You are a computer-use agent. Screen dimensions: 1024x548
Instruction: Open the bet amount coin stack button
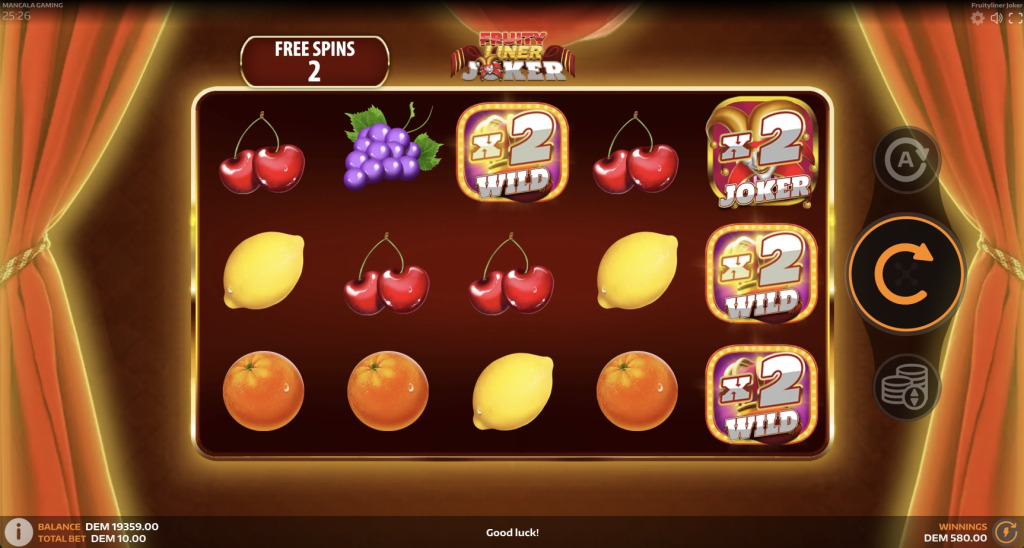point(906,386)
